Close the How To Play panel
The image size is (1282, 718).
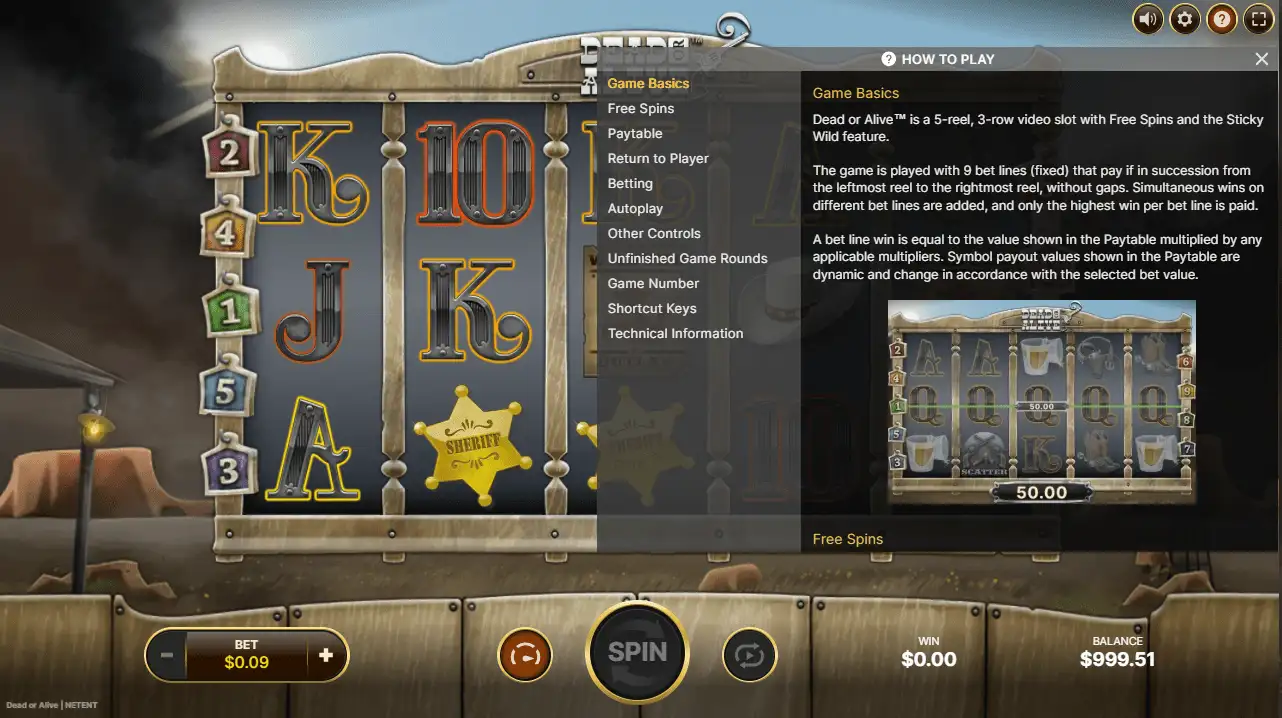[1261, 59]
